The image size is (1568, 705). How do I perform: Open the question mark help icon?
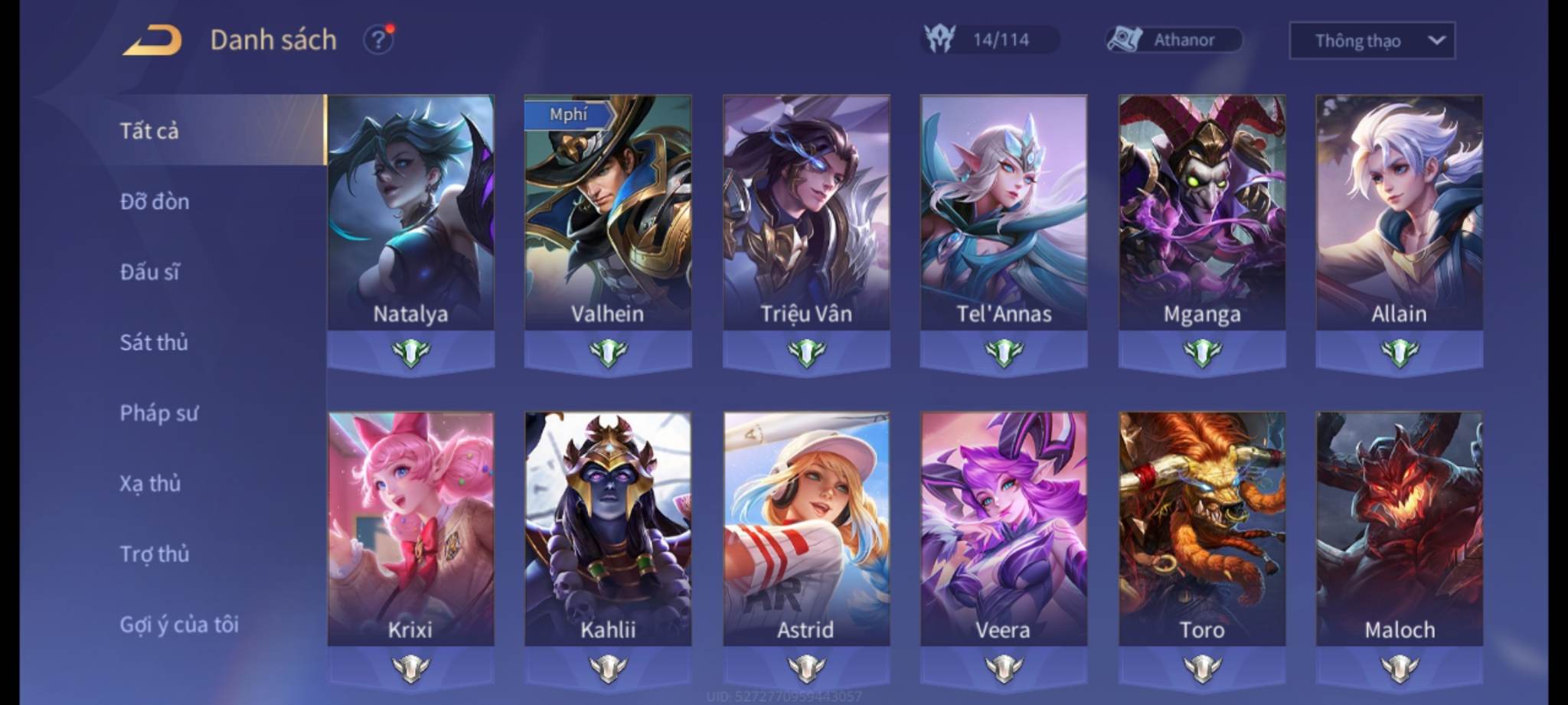[x=378, y=39]
